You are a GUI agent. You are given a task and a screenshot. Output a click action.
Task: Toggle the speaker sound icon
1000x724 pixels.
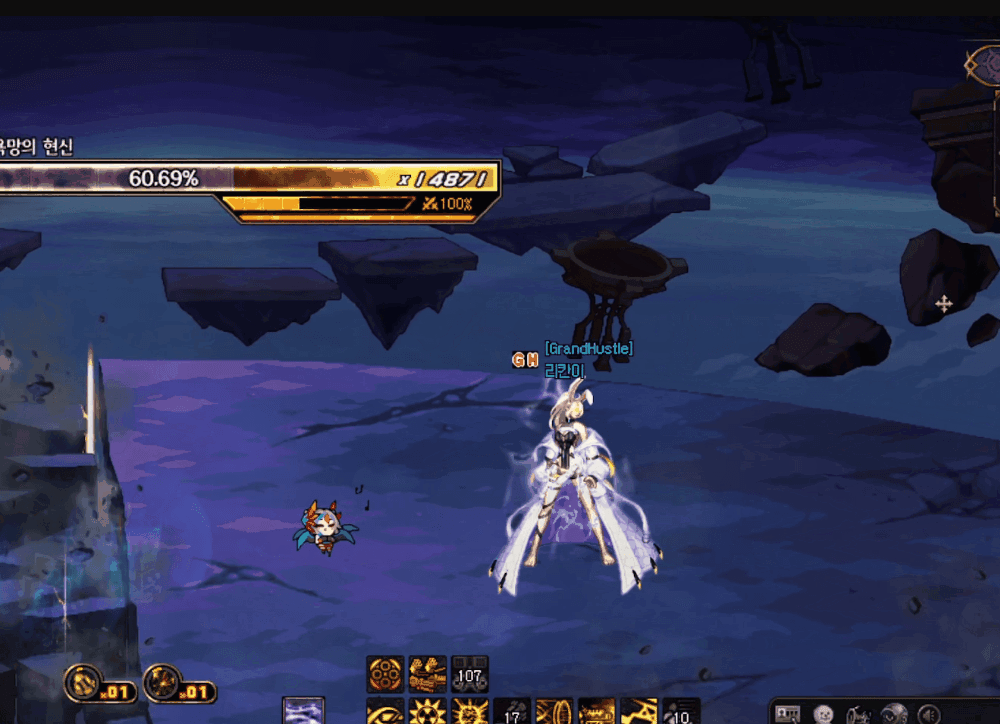929,714
